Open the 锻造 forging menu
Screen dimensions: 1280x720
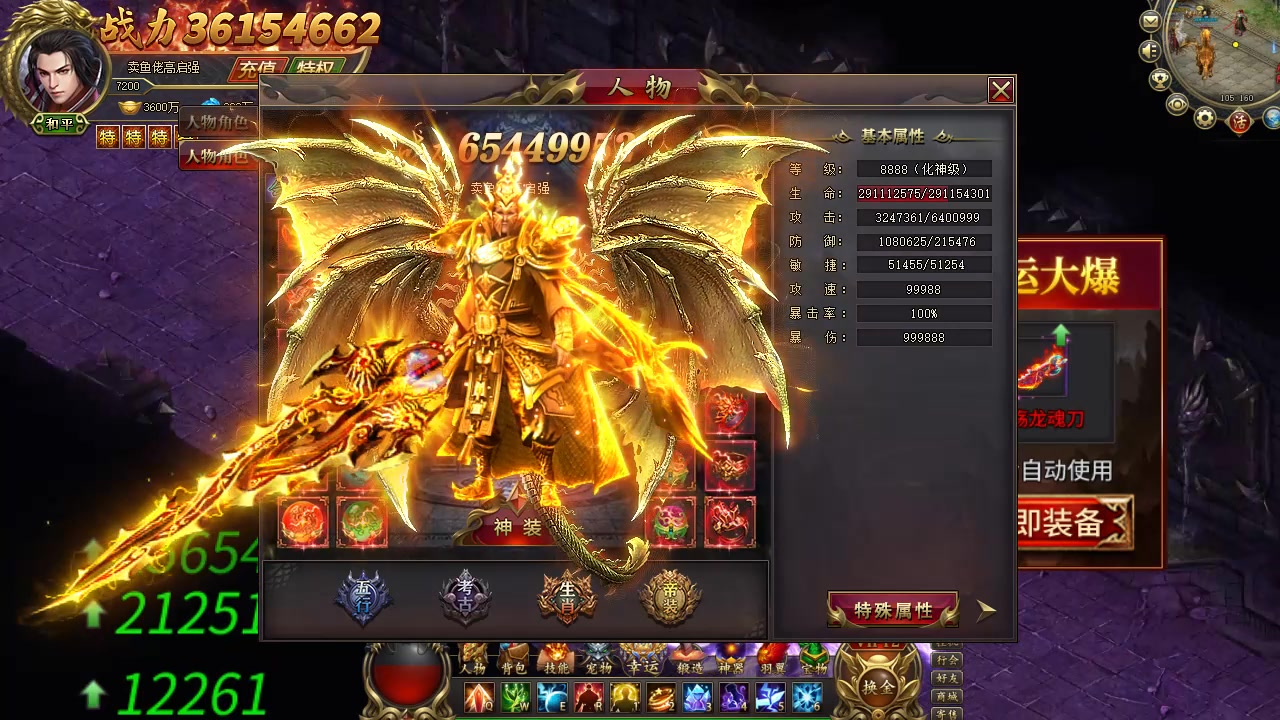(688, 662)
